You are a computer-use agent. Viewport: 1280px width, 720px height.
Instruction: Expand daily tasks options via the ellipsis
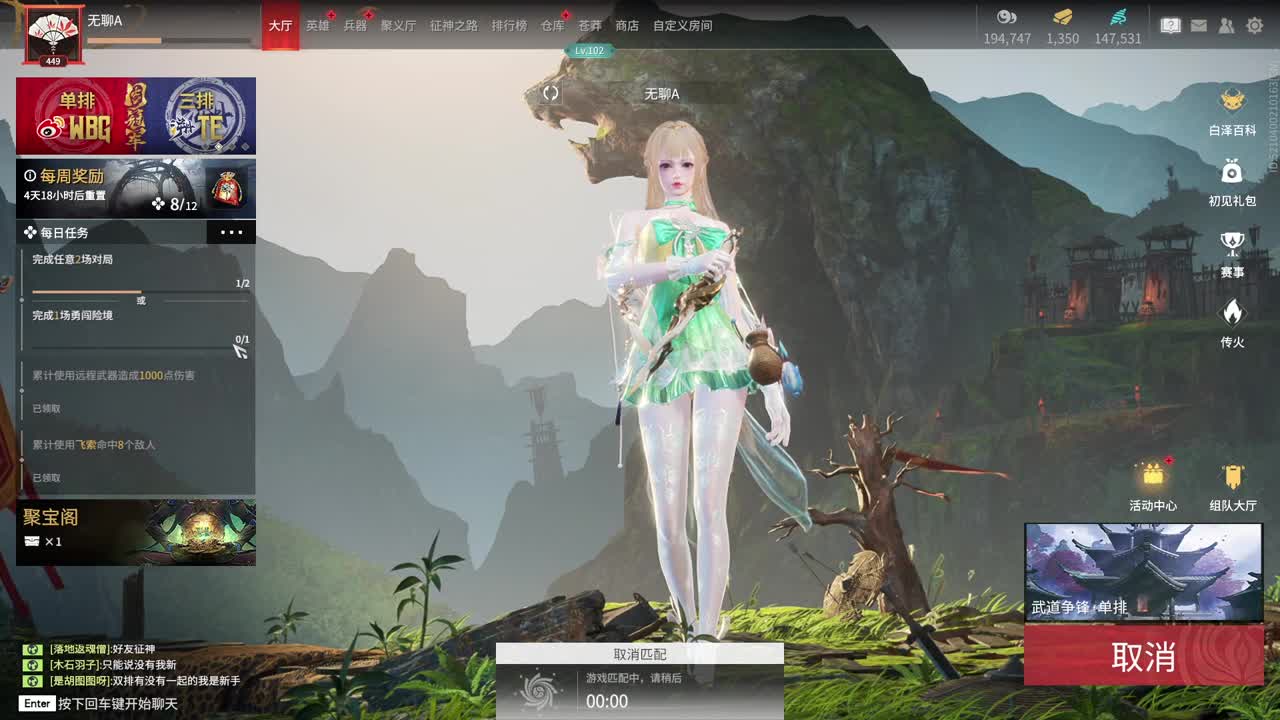[232, 231]
